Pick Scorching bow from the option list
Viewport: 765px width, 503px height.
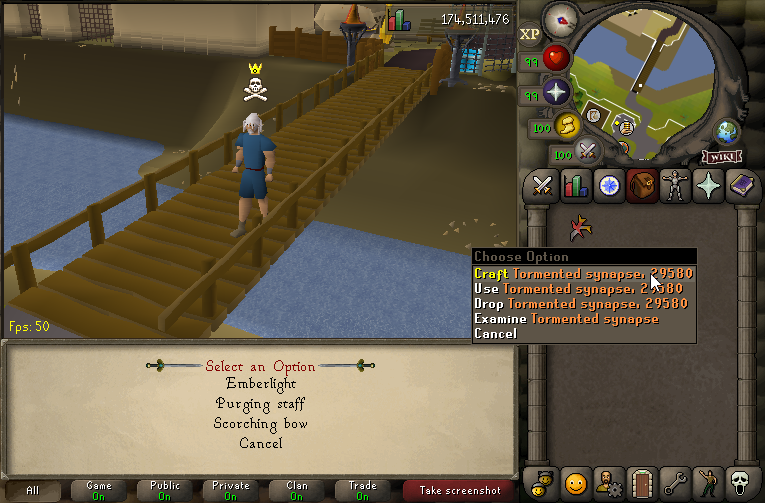point(260,424)
